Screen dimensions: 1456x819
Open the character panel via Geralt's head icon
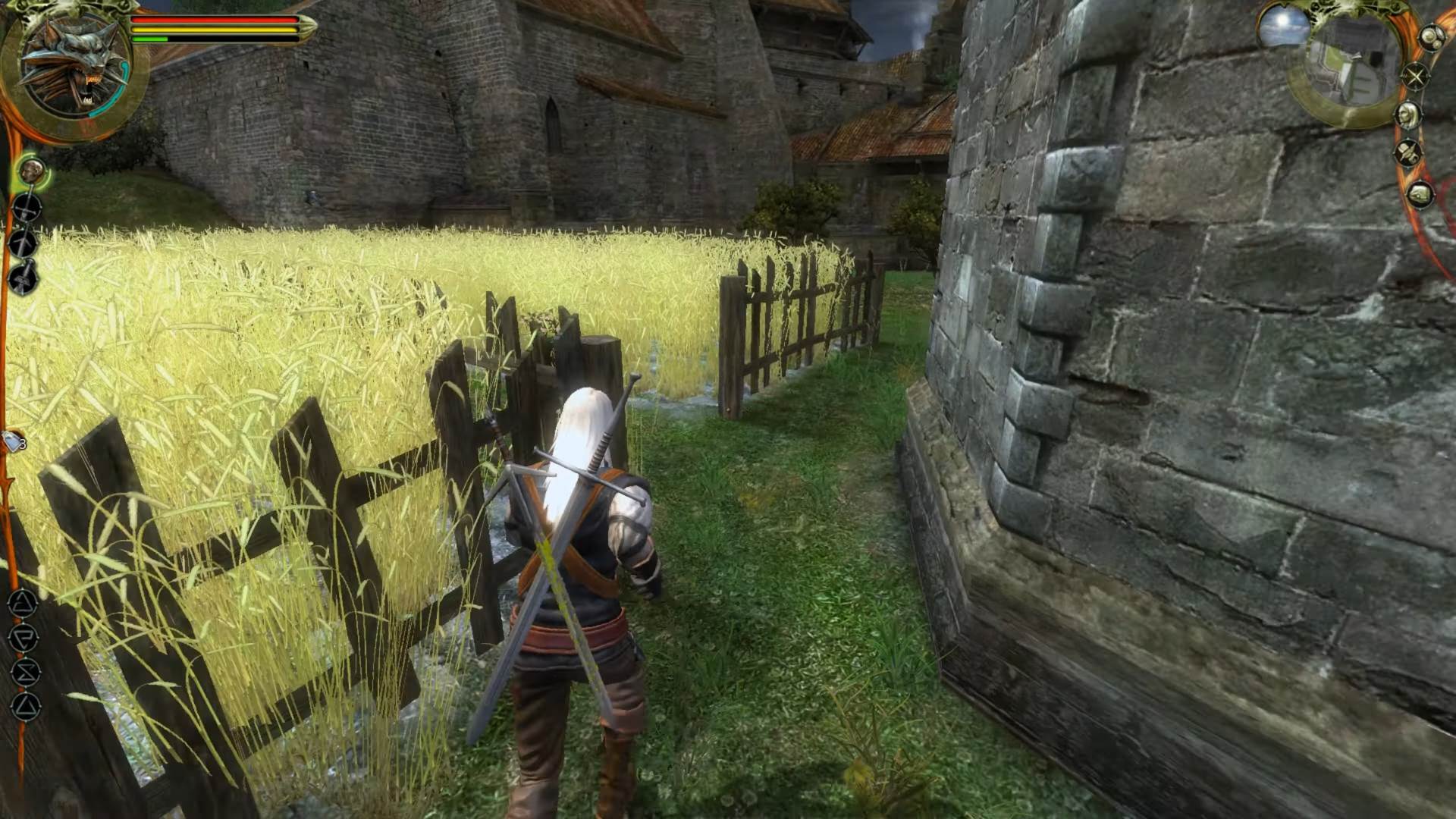click(1408, 114)
